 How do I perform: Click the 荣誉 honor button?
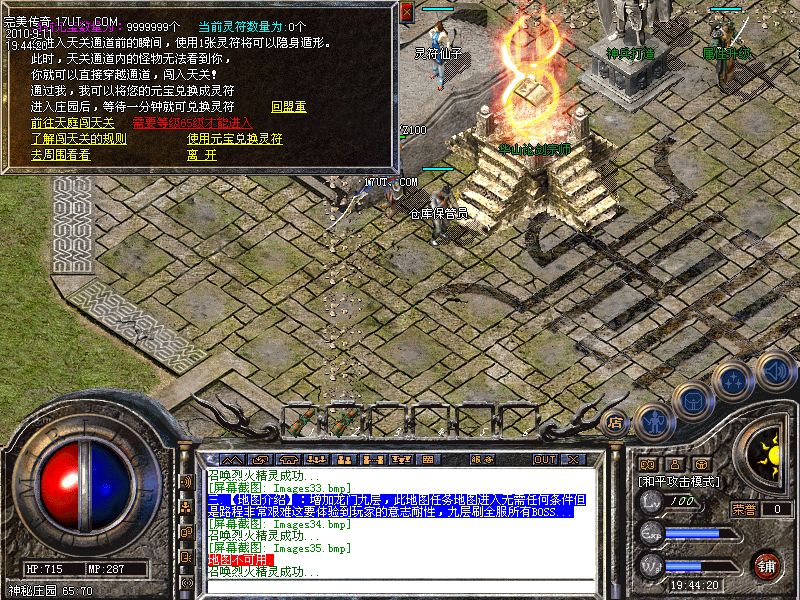click(x=745, y=508)
